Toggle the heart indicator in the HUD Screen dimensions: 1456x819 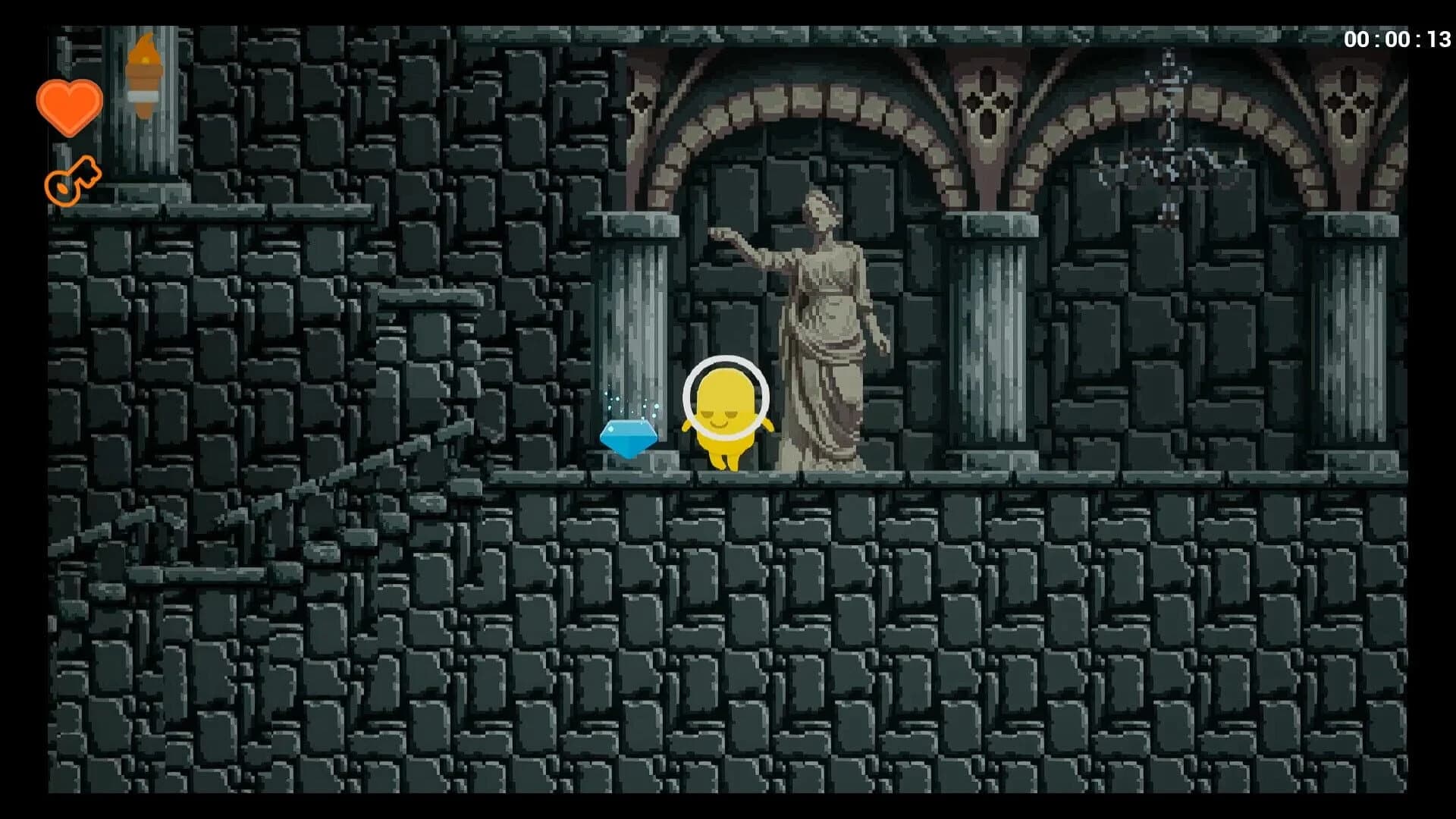pos(70,106)
